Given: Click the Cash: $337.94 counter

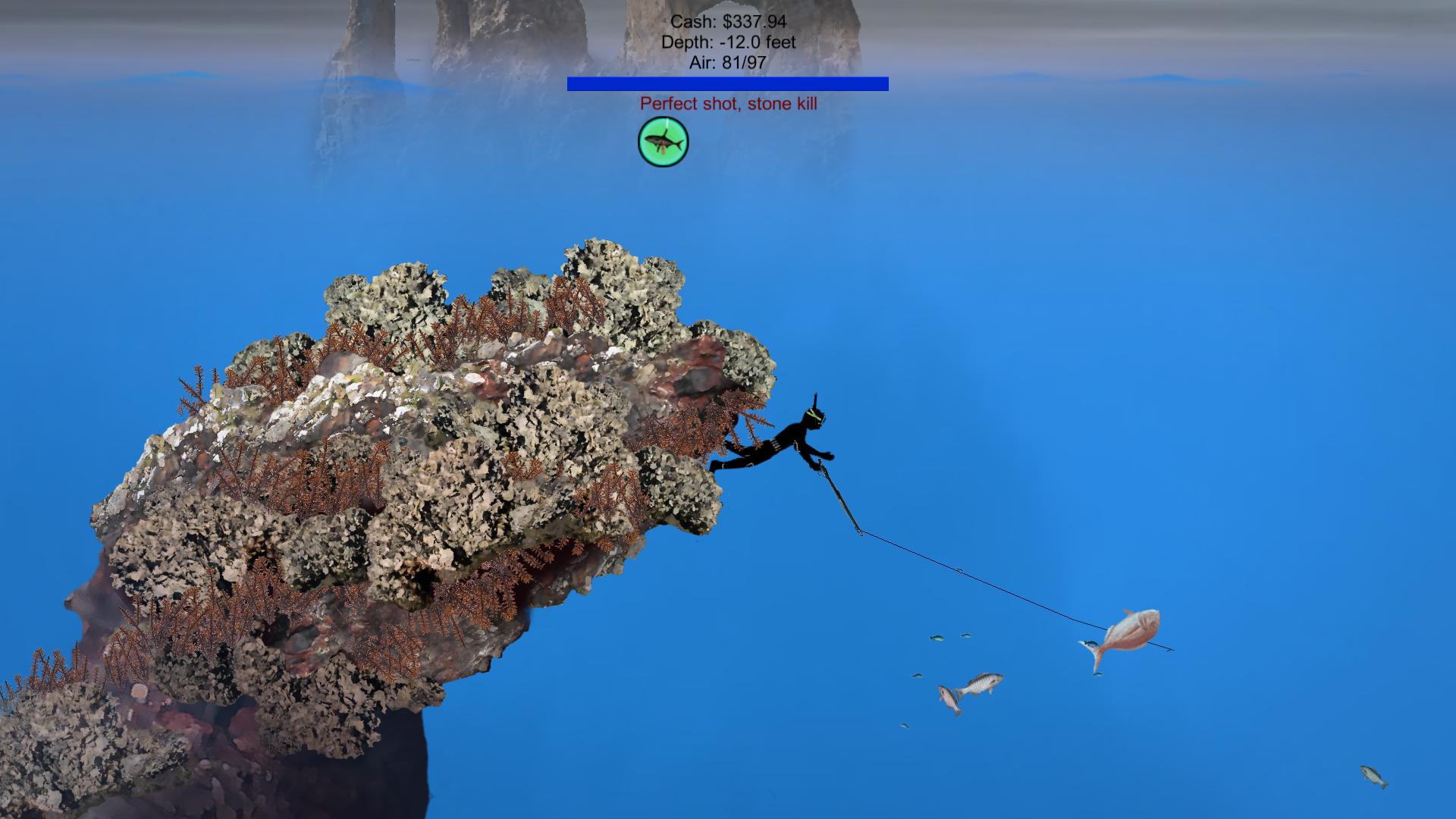Looking at the screenshot, I should coord(730,23).
